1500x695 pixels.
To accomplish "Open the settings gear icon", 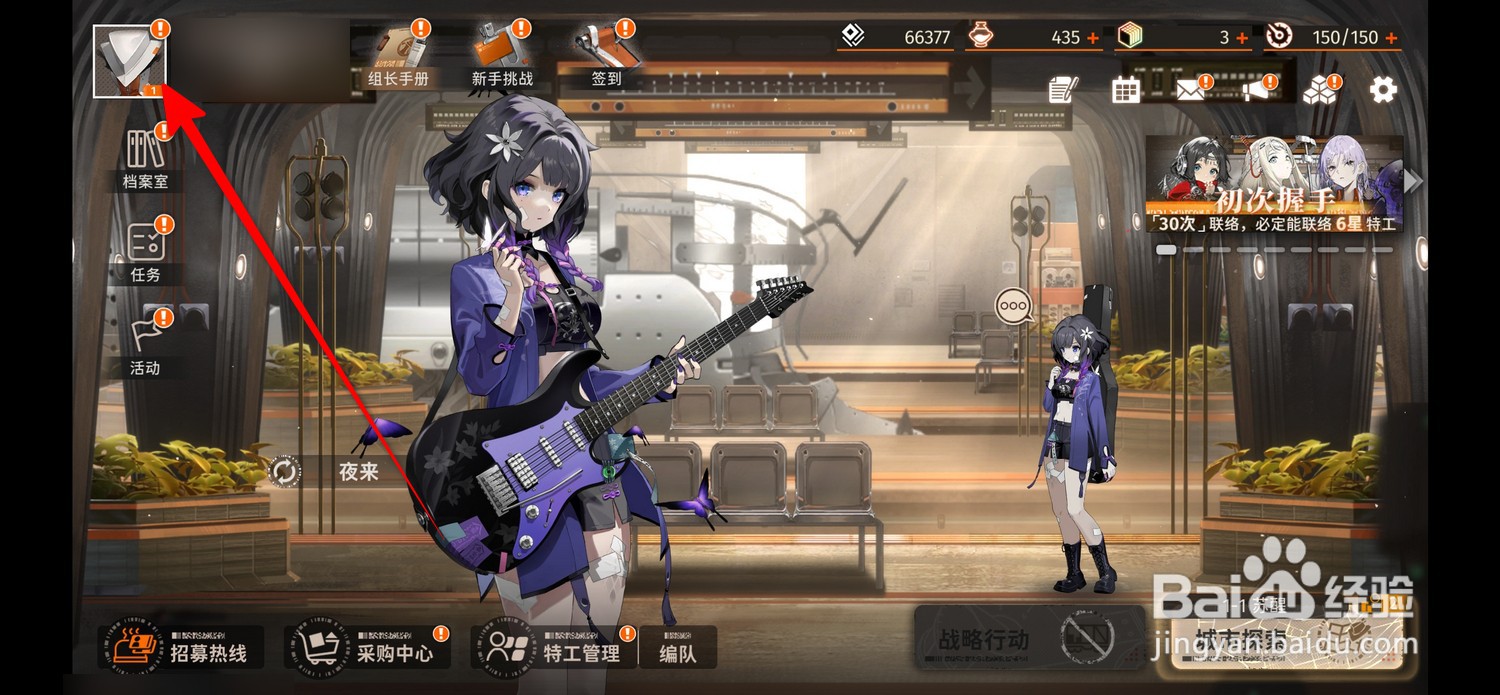I will click(x=1383, y=90).
